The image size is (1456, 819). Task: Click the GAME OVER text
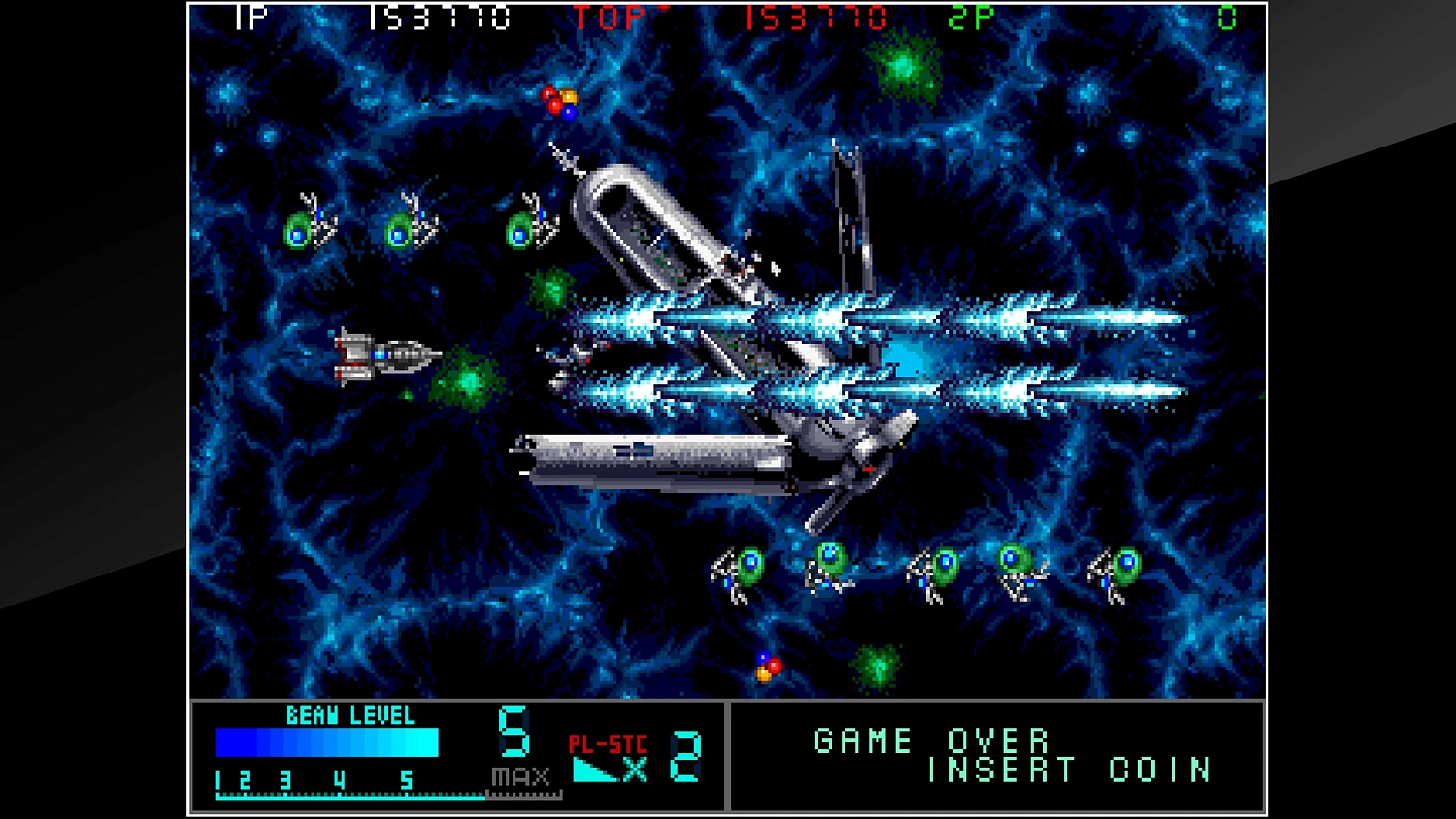tap(932, 741)
